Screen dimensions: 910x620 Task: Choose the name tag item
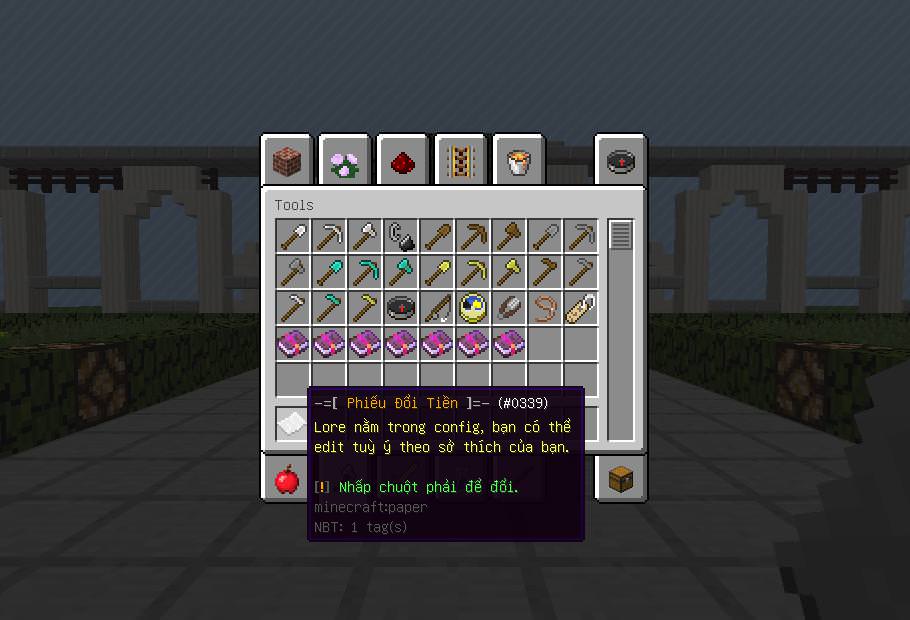581,308
